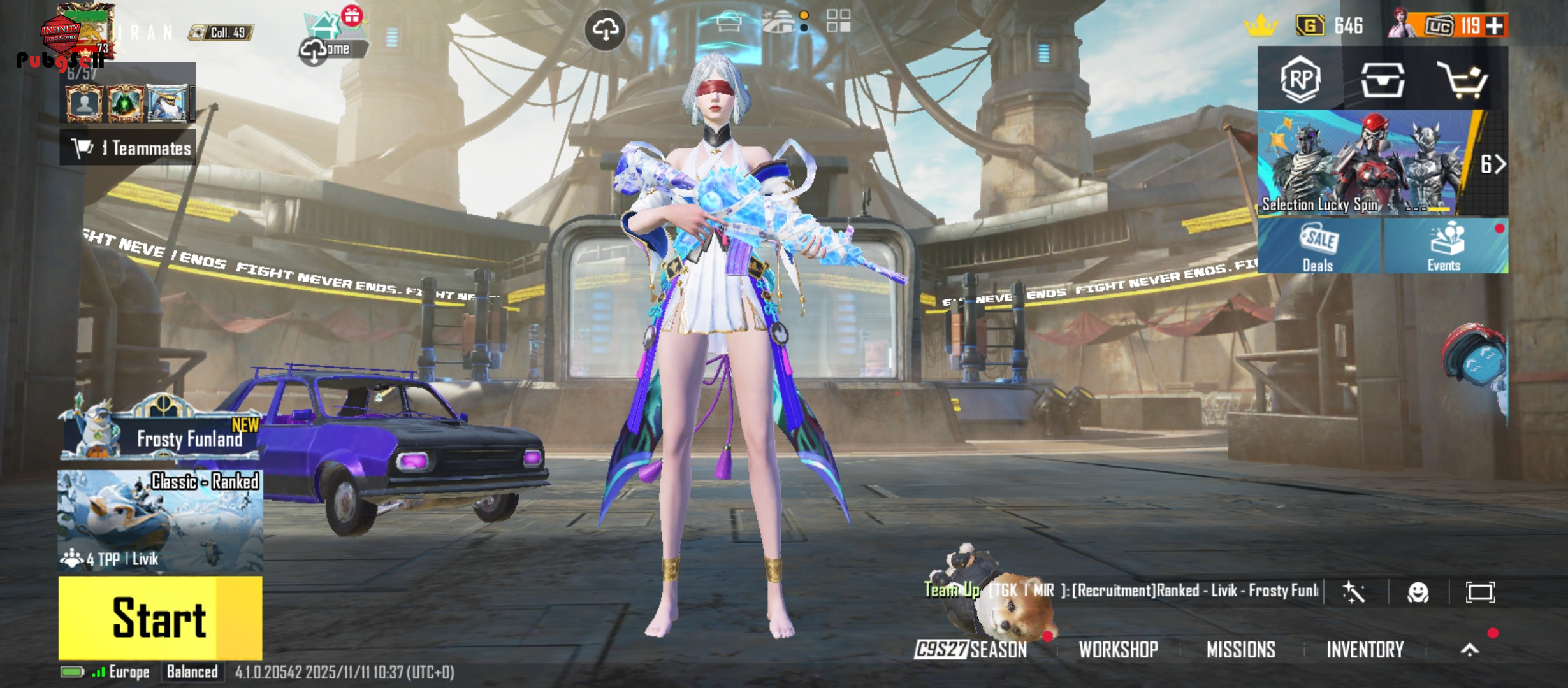This screenshot has width=1568, height=688.
Task: Open the Missions menu
Action: tap(1240, 650)
